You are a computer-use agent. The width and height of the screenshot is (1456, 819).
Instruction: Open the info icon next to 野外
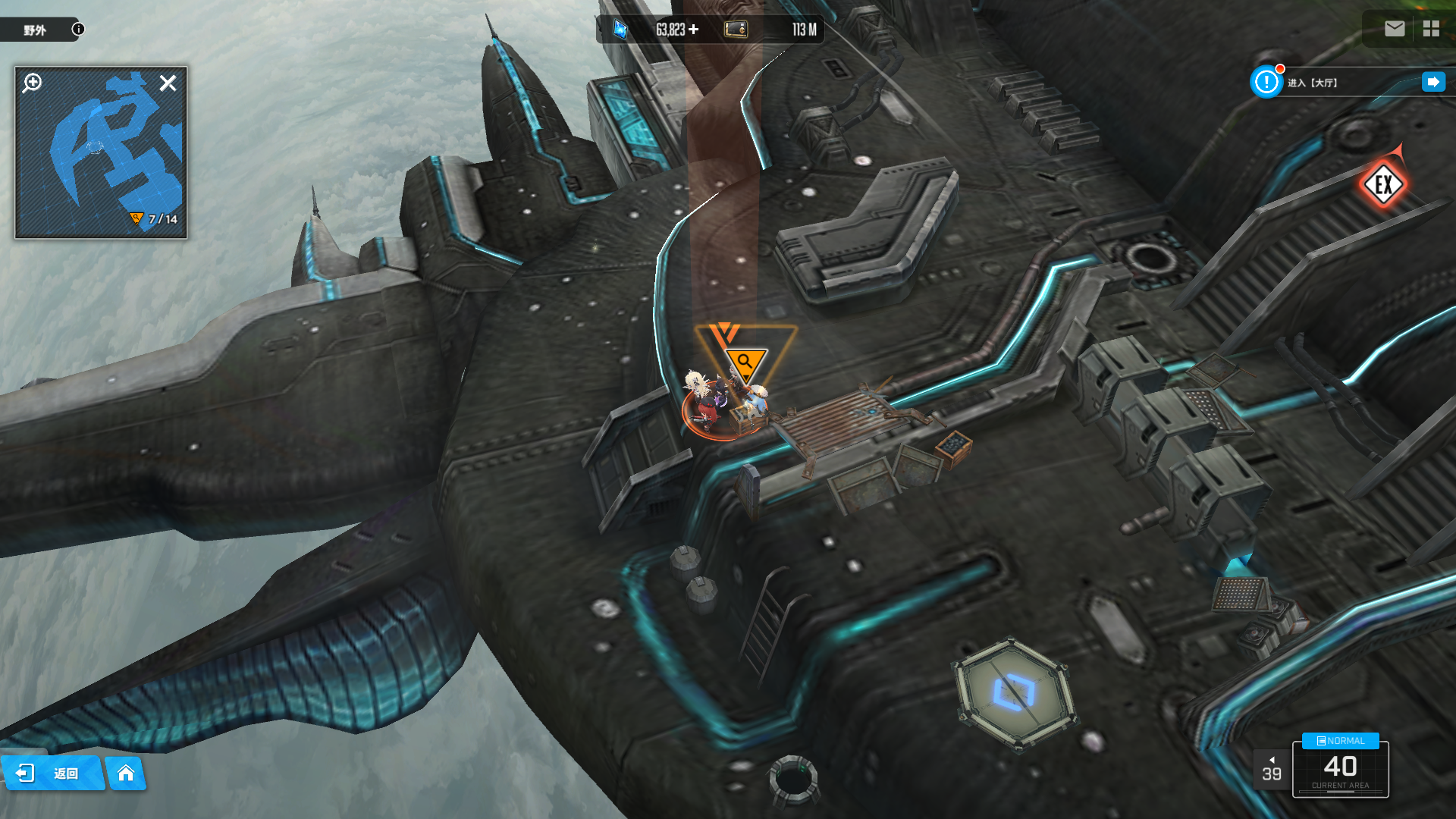click(x=78, y=29)
